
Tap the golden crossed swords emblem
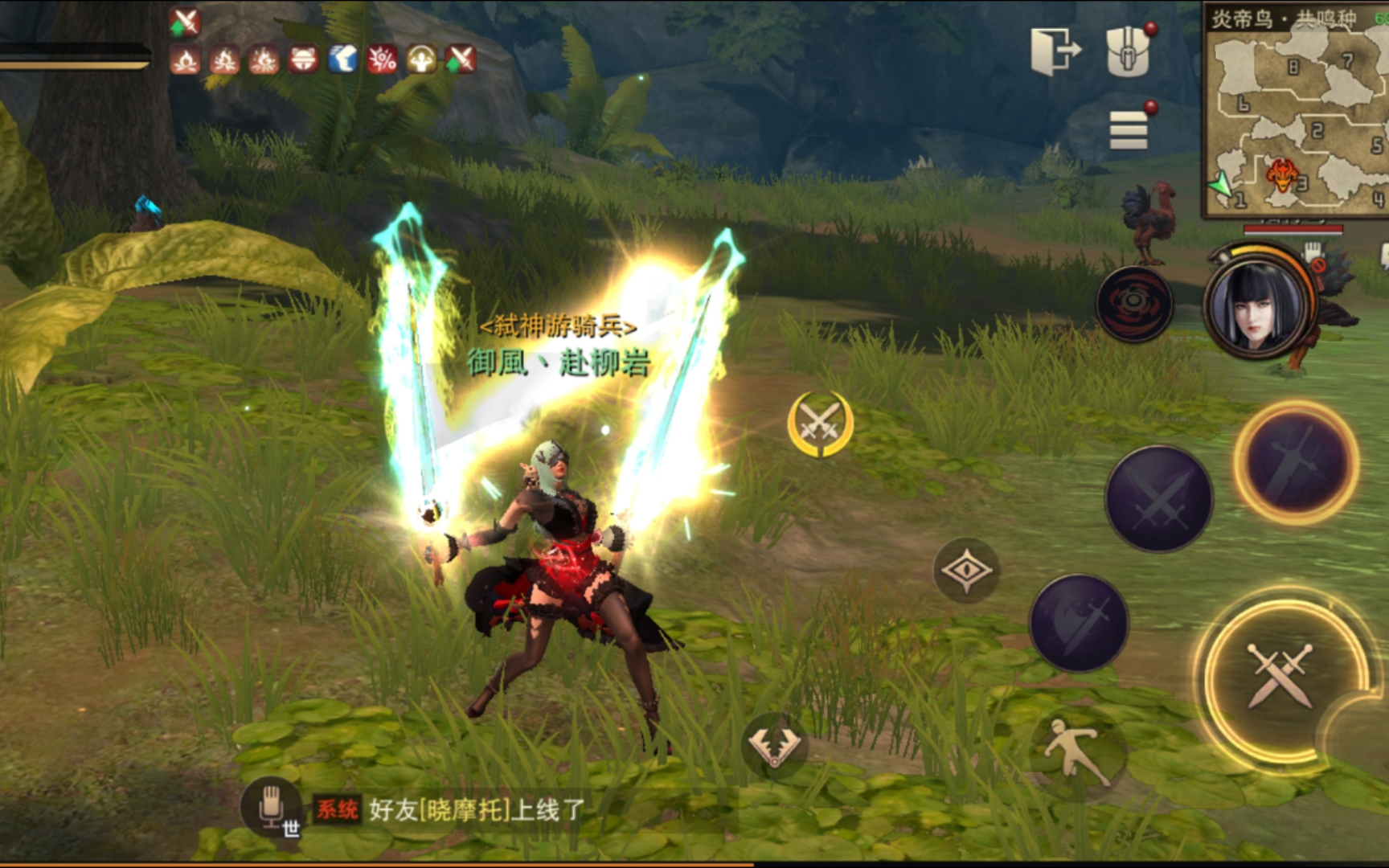[820, 422]
